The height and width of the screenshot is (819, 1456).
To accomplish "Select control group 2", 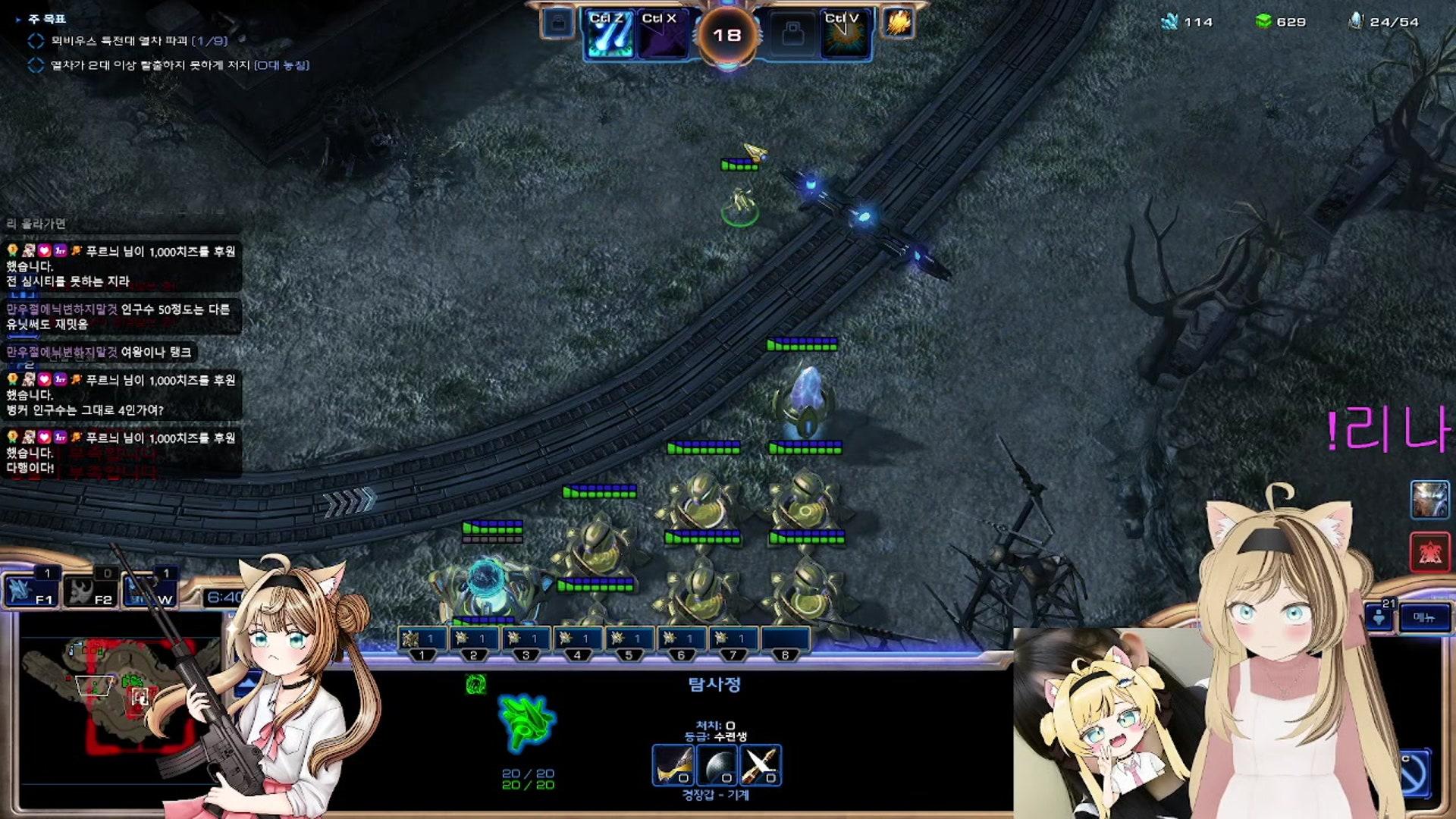I will [x=473, y=641].
